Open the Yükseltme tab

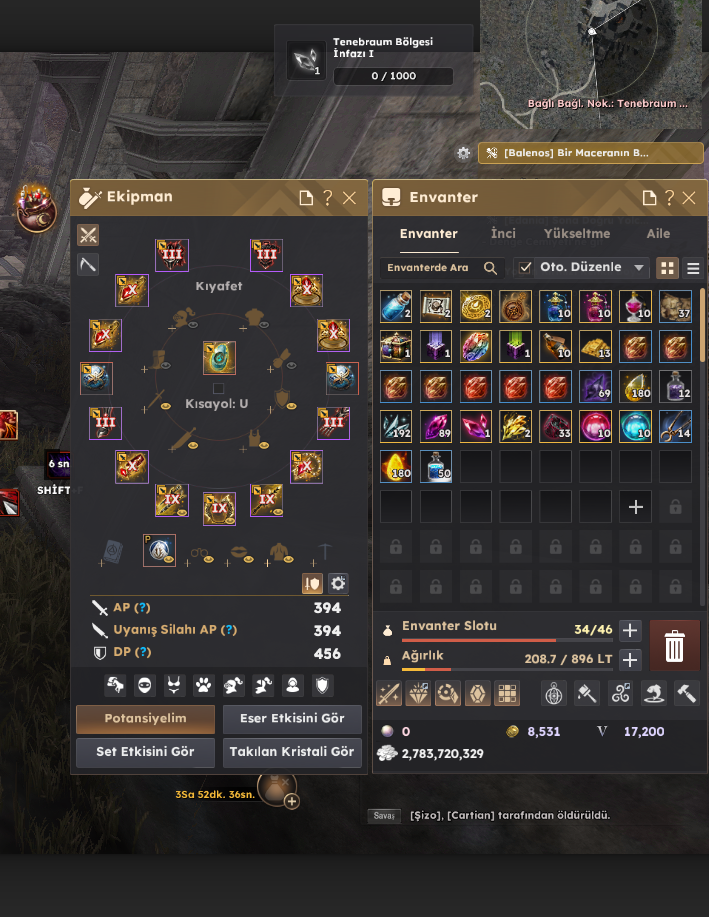577,234
